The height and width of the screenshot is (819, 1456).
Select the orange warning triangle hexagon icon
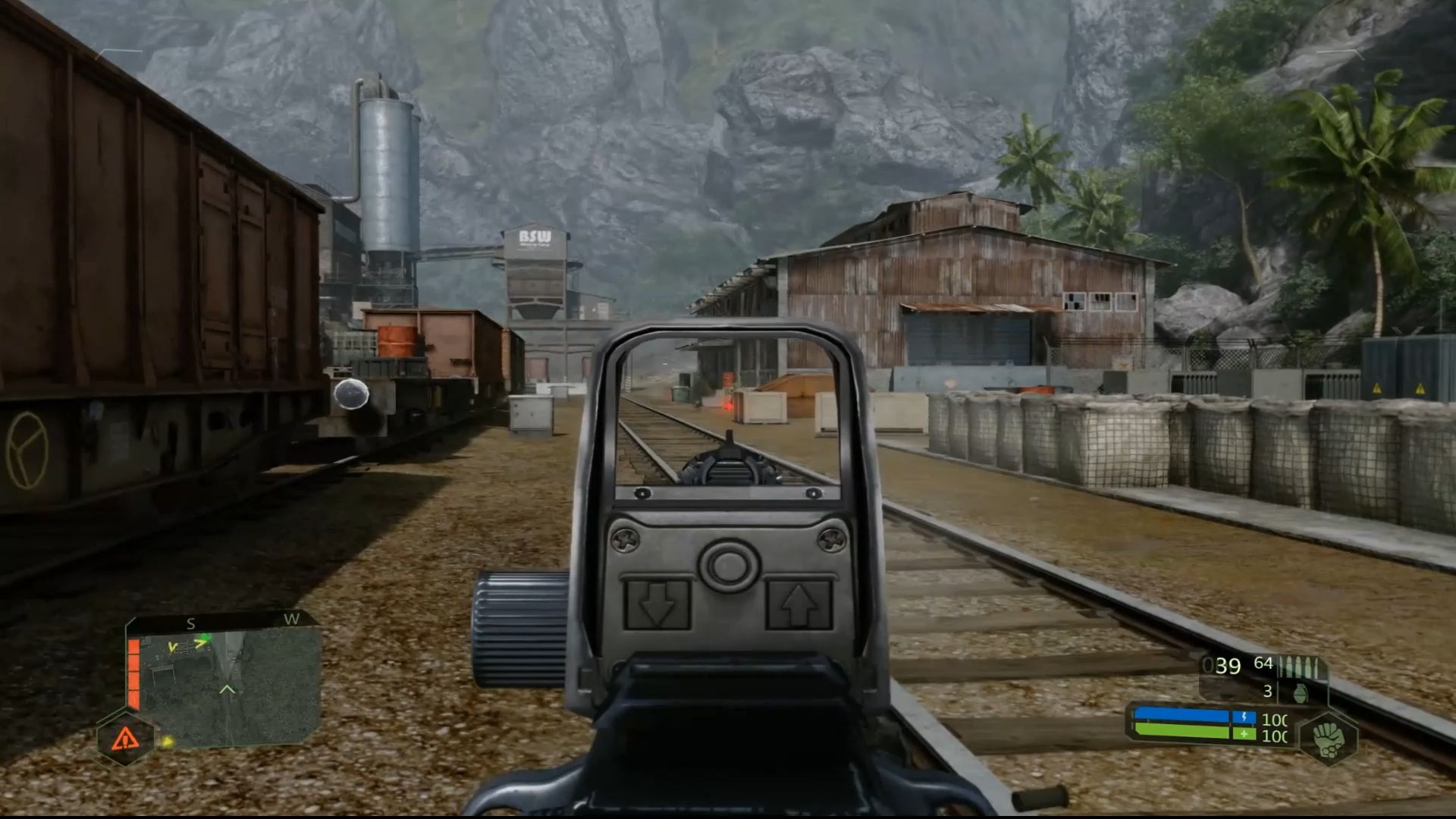click(x=125, y=737)
